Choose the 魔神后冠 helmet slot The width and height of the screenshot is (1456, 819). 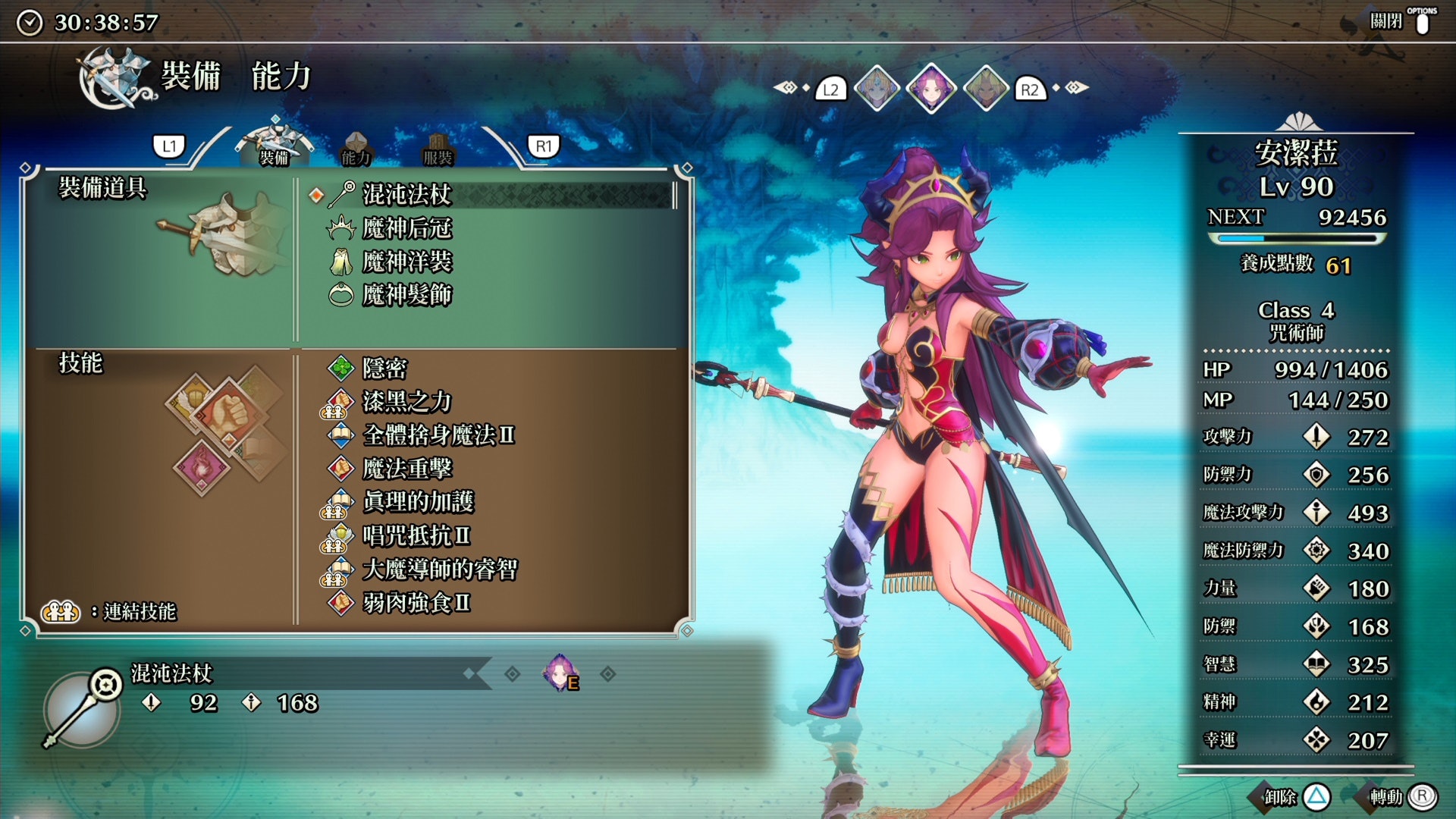pyautogui.click(x=407, y=228)
